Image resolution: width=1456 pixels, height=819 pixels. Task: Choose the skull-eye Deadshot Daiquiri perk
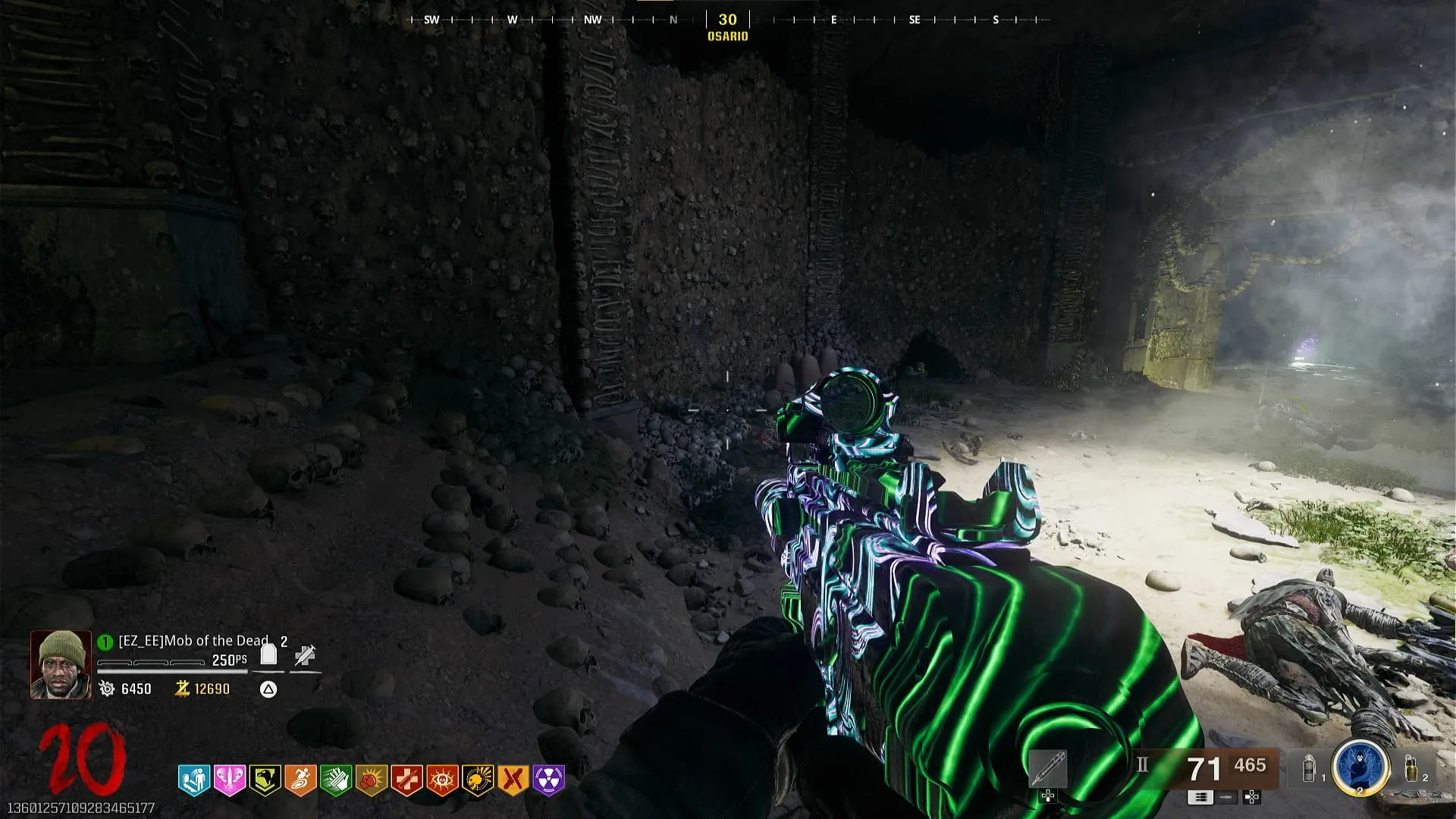point(442,780)
